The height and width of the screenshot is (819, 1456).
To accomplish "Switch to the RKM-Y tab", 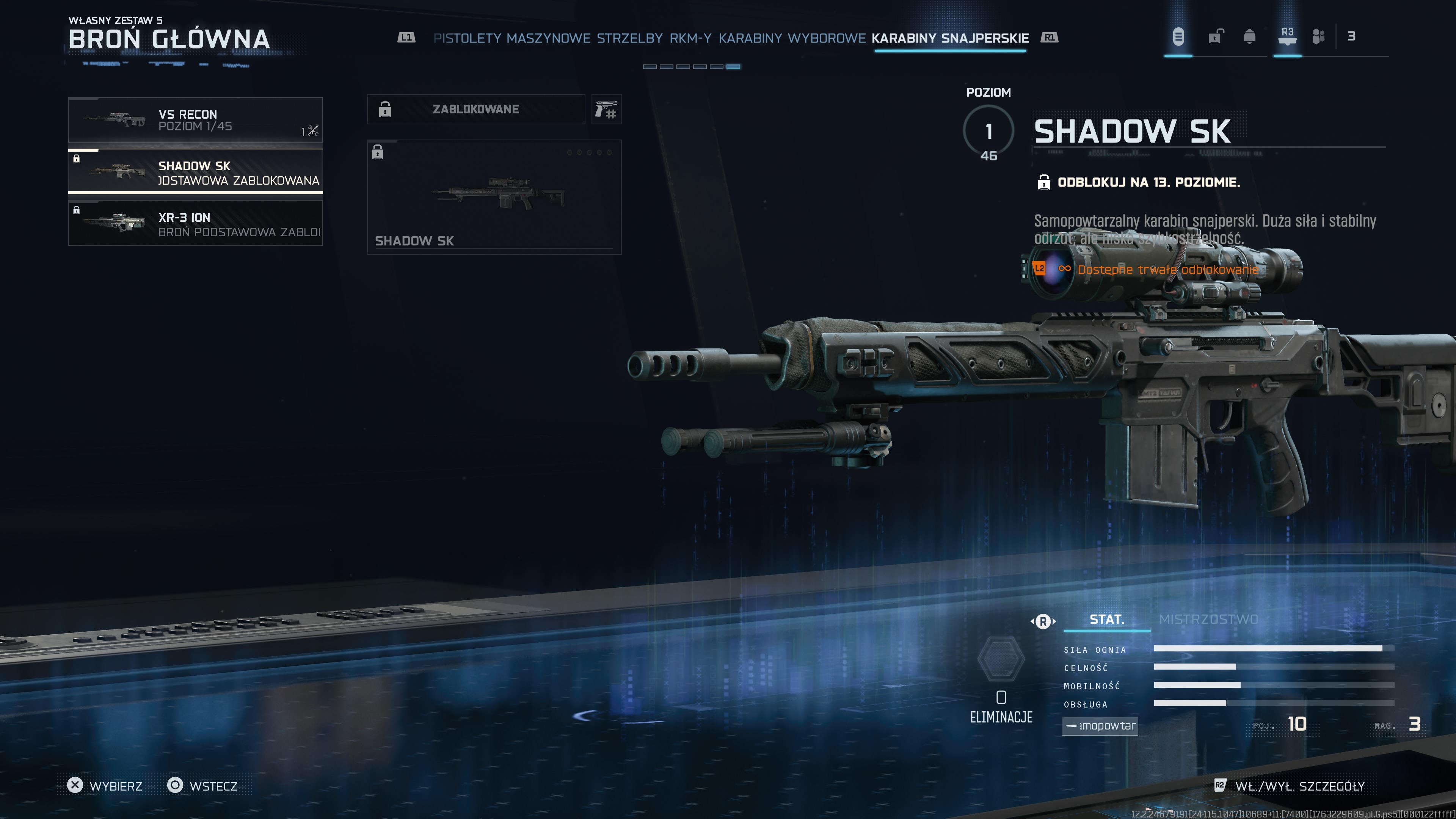I will [x=690, y=38].
